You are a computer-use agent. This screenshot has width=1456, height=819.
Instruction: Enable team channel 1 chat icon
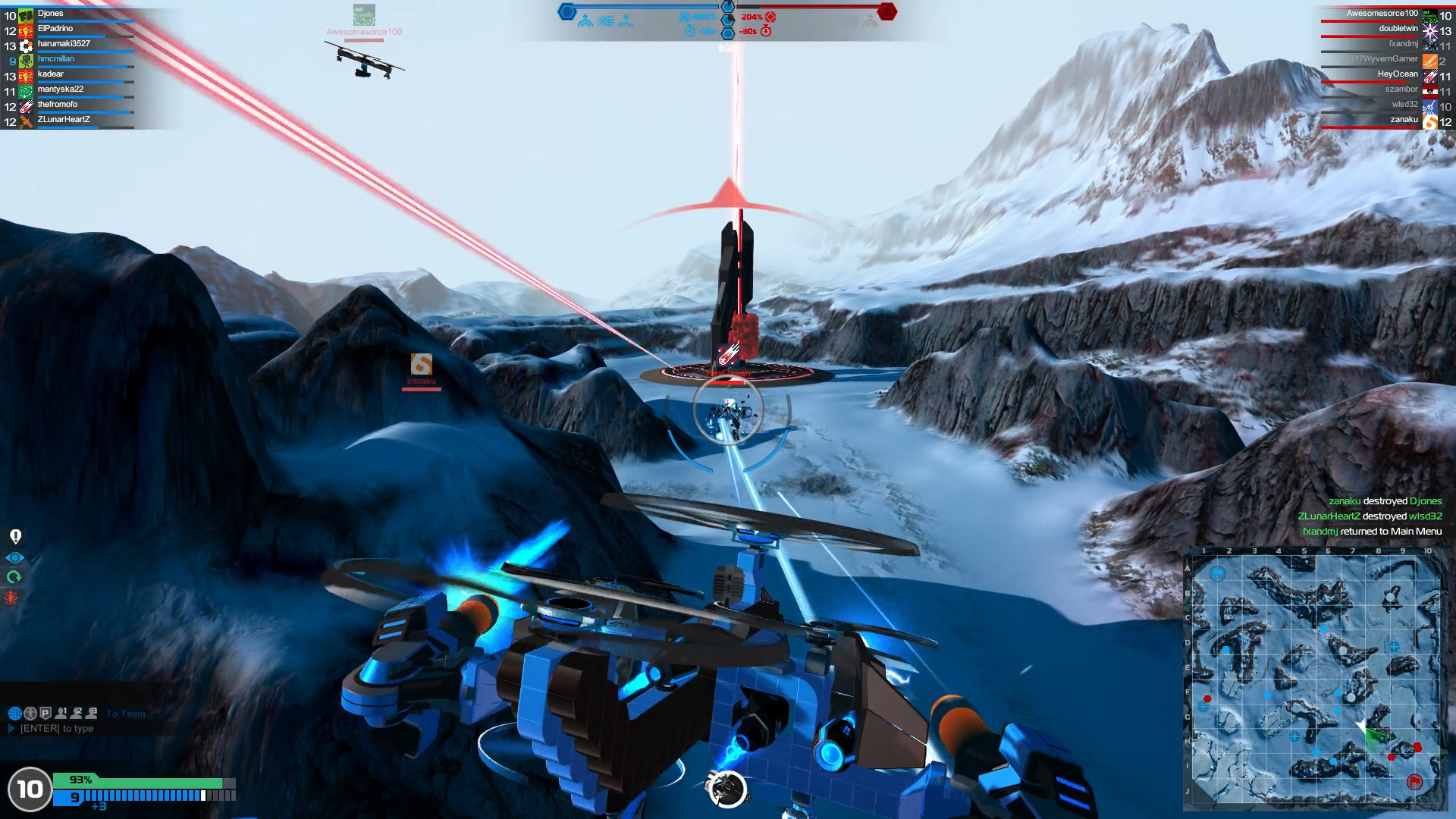[61, 713]
